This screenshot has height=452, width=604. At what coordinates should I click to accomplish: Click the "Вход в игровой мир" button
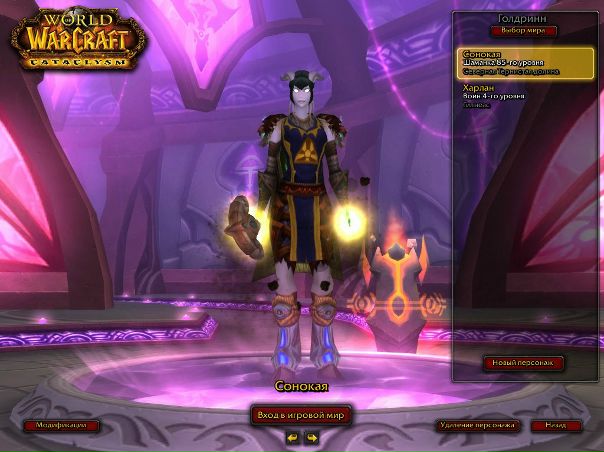301,415
